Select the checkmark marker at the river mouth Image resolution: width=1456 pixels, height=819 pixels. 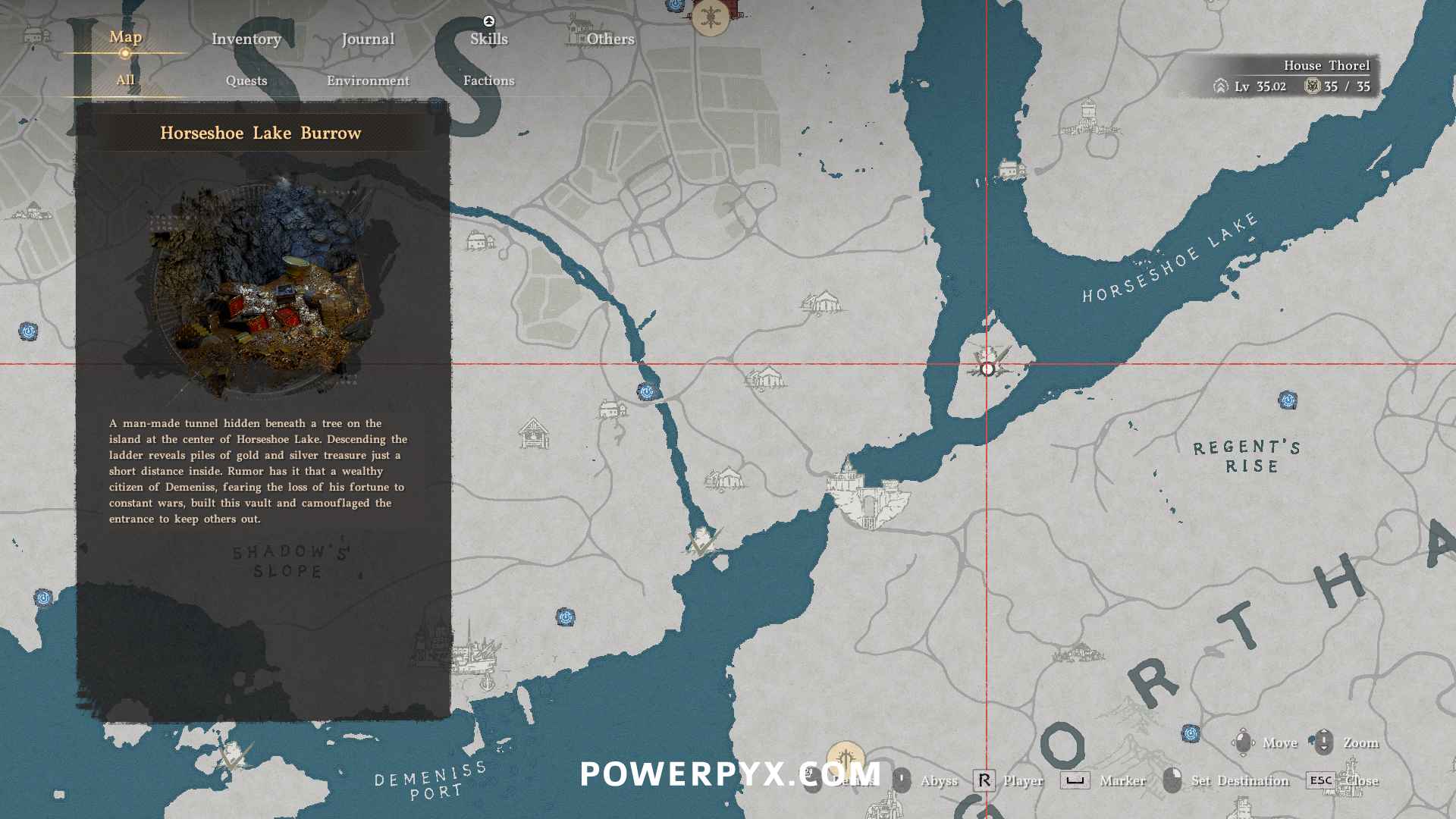pyautogui.click(x=702, y=543)
